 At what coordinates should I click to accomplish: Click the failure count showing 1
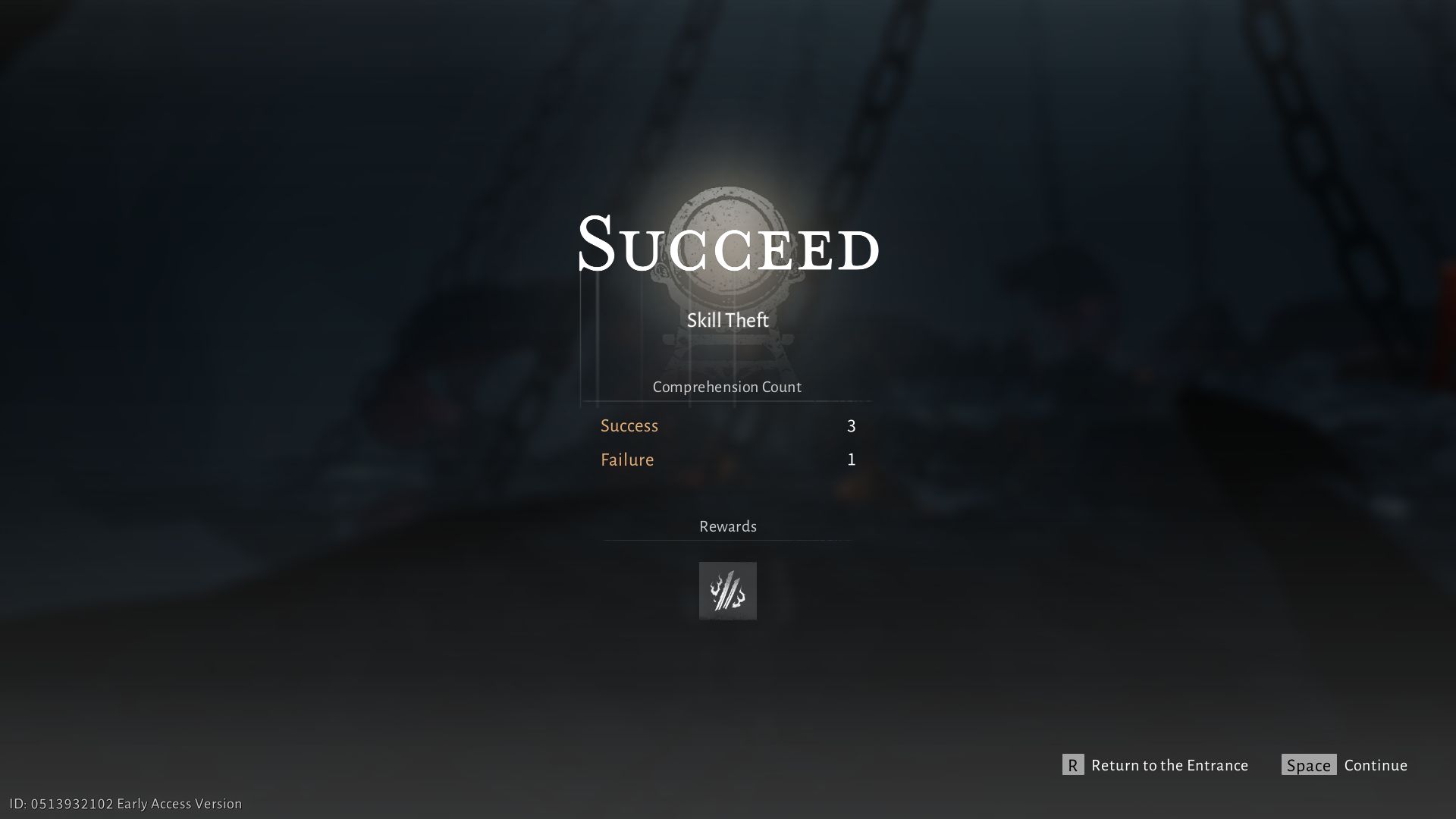point(851,459)
